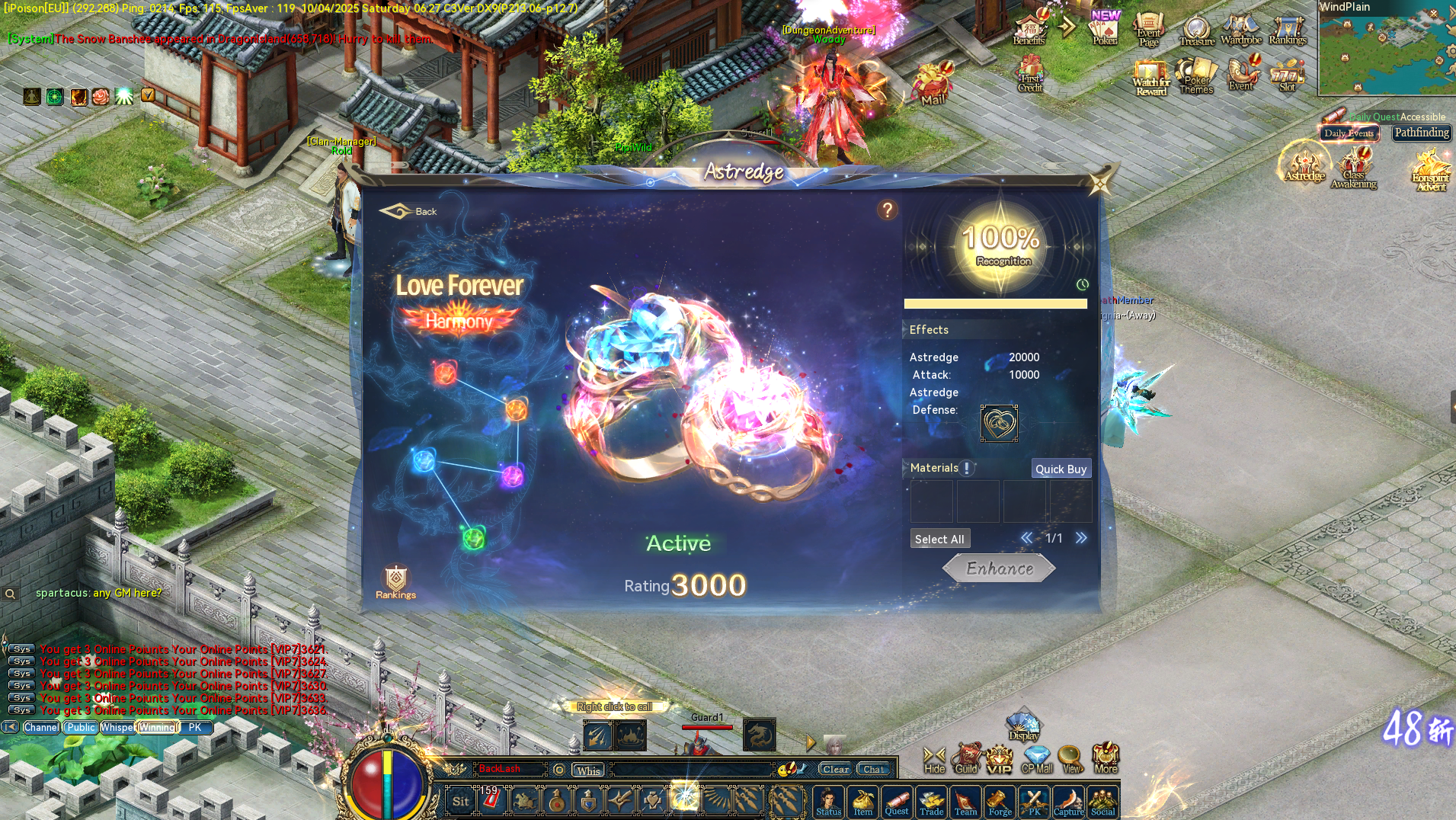
Task: Toggle Sit mode for your character
Action: click(460, 801)
